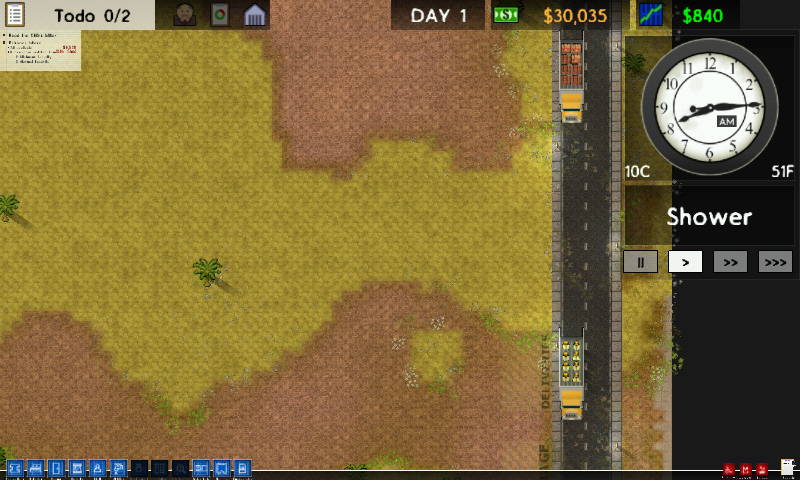Open the donut chart report icon
This screenshot has width=800, height=480.
[x=220, y=15]
